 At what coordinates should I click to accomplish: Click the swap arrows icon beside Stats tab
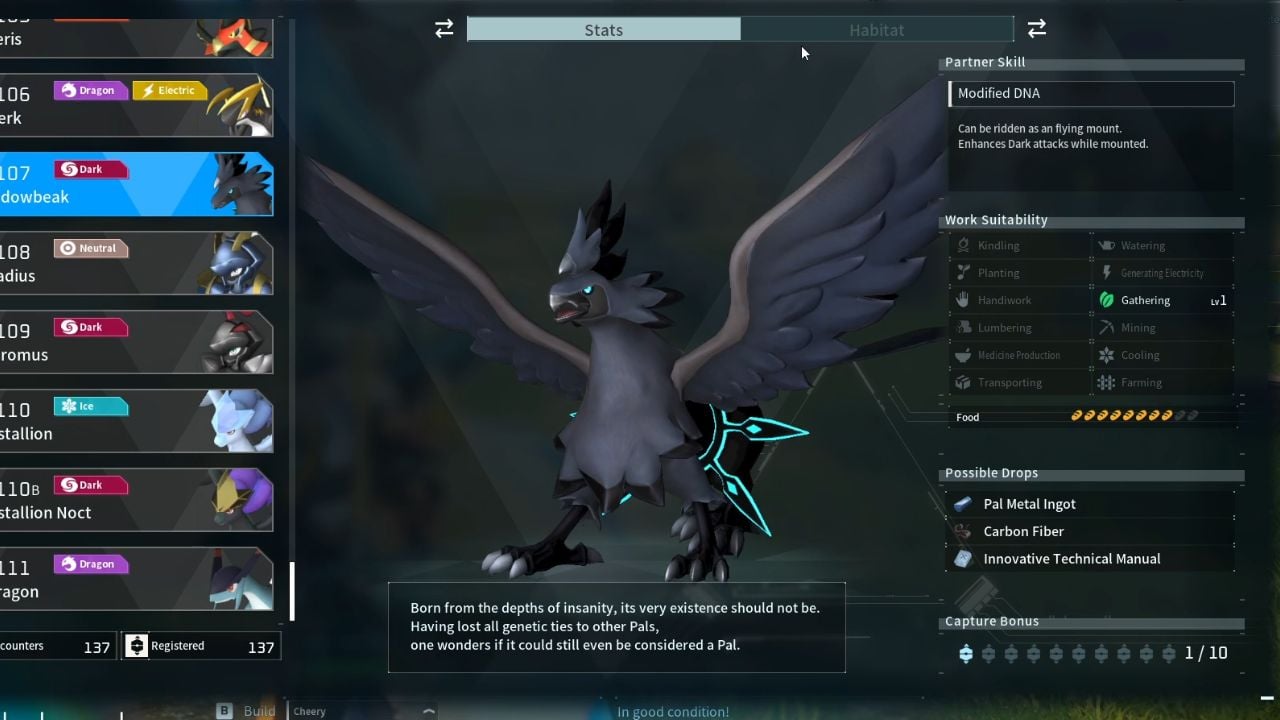coord(443,29)
